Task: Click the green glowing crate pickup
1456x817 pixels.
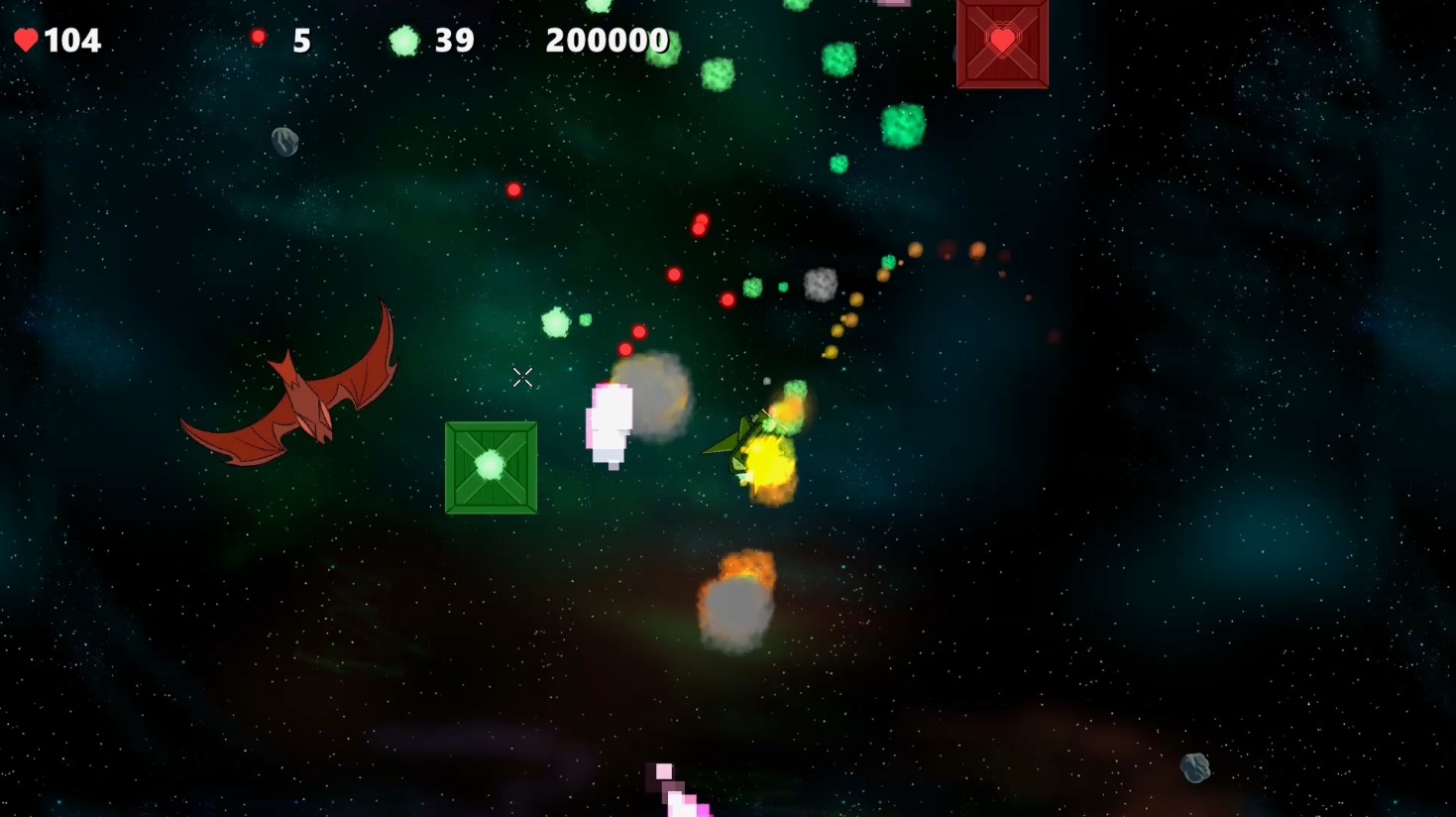Action: click(x=491, y=468)
